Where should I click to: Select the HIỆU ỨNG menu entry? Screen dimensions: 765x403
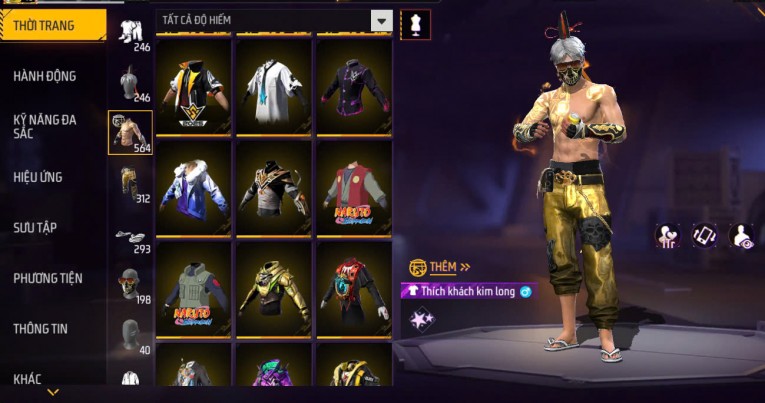38,177
